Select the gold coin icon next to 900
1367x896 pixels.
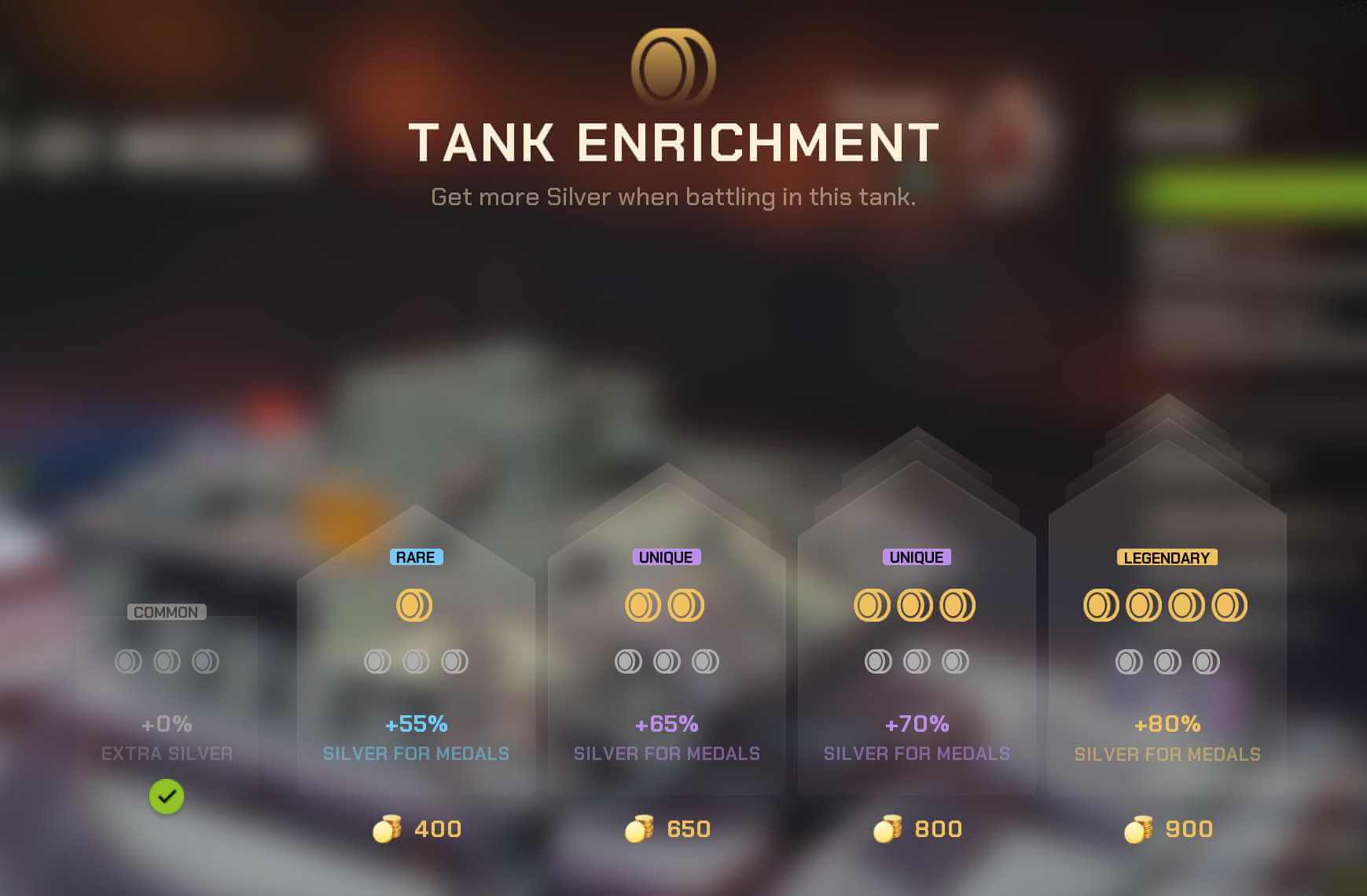(1139, 828)
